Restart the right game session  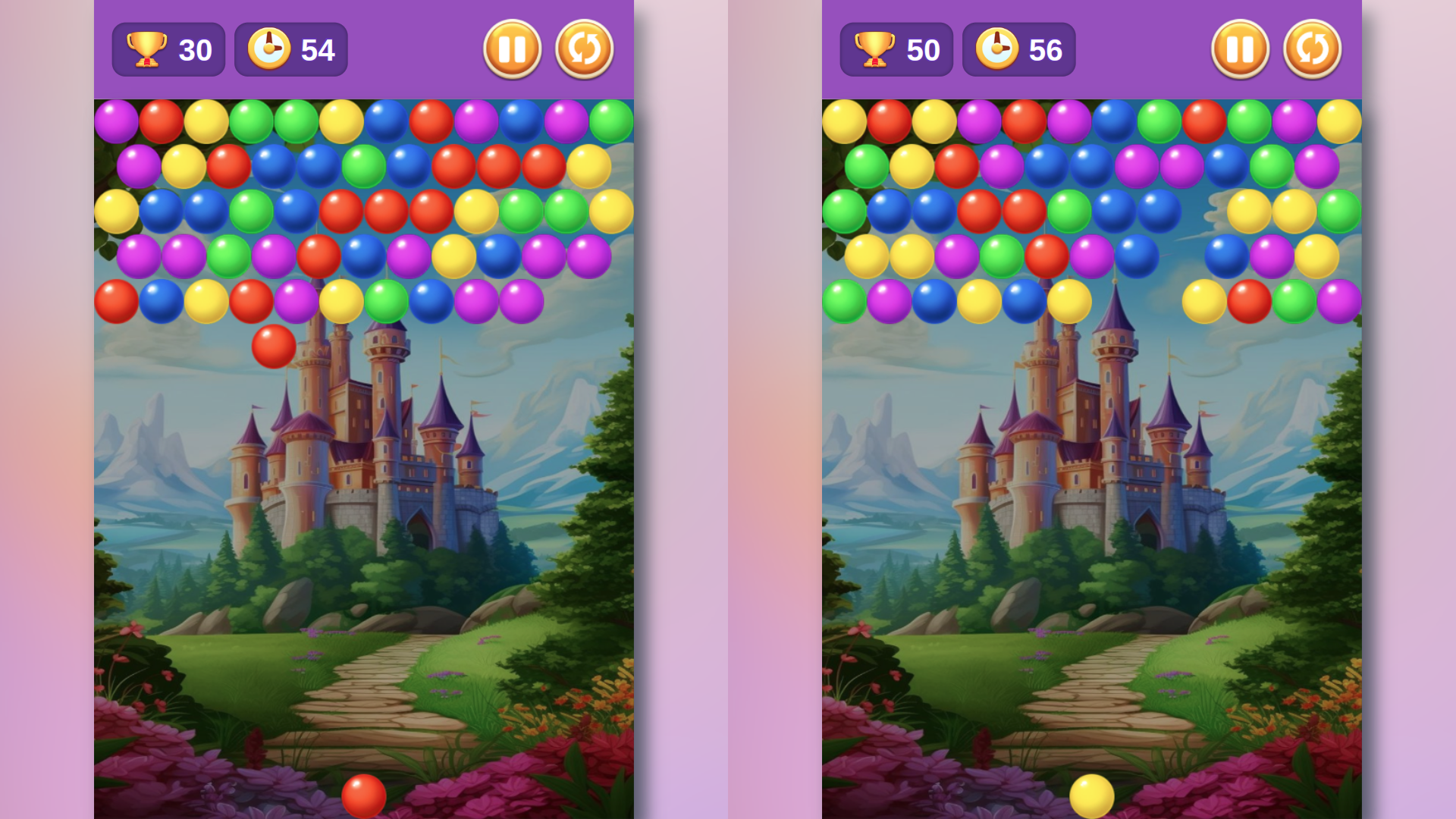click(1313, 49)
